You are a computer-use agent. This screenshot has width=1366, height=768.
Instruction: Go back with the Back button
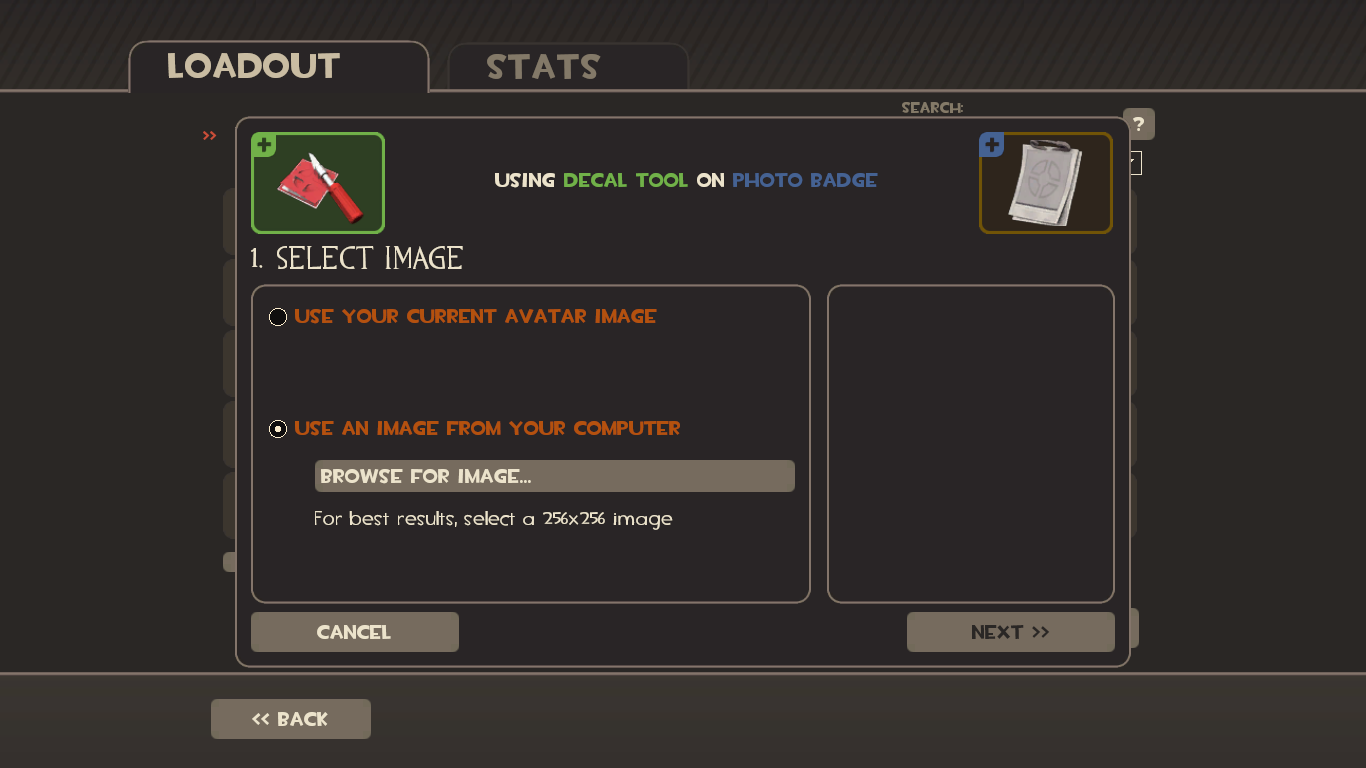tap(290, 718)
